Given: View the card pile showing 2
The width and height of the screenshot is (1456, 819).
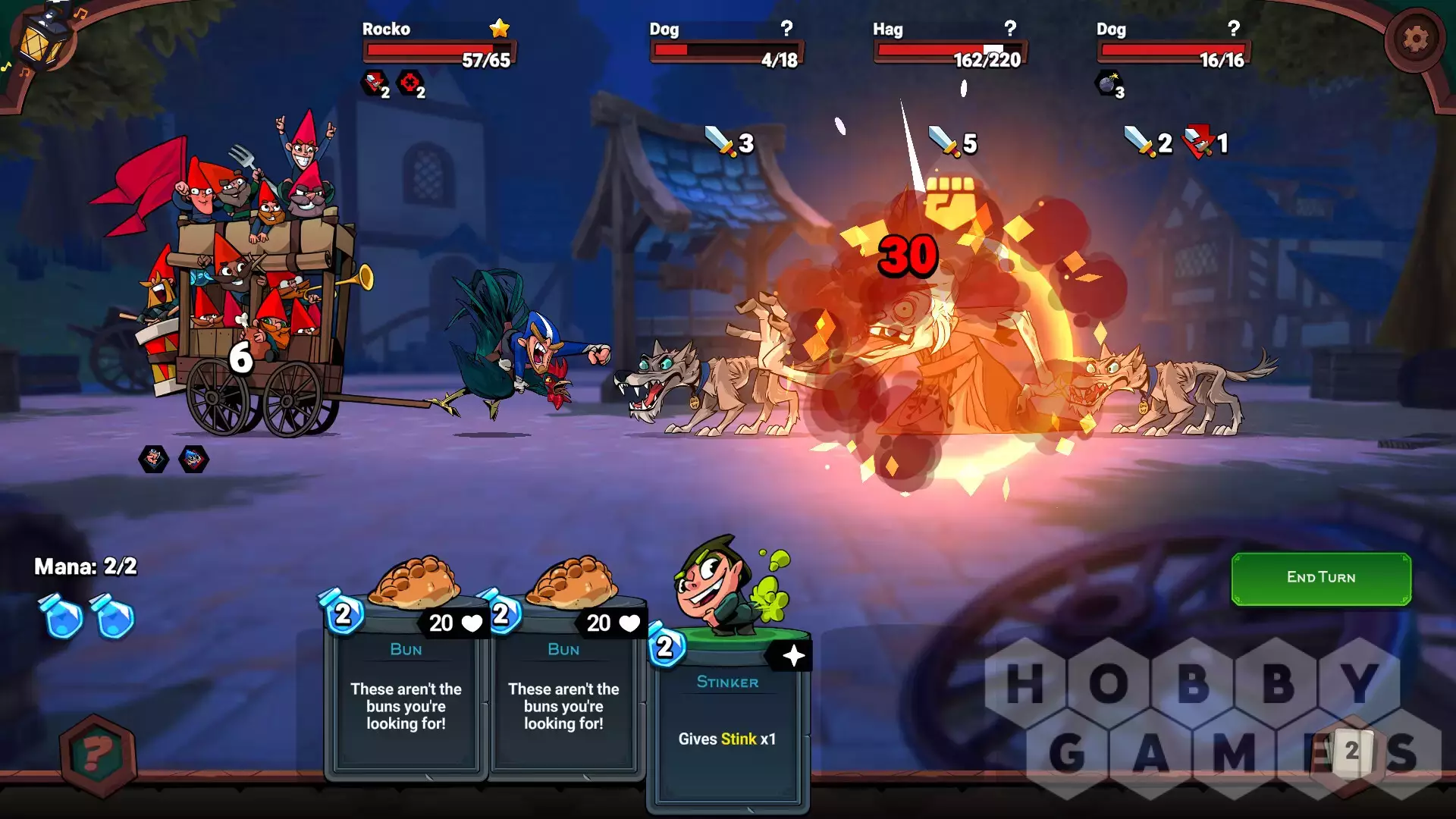Looking at the screenshot, I should (x=1351, y=751).
